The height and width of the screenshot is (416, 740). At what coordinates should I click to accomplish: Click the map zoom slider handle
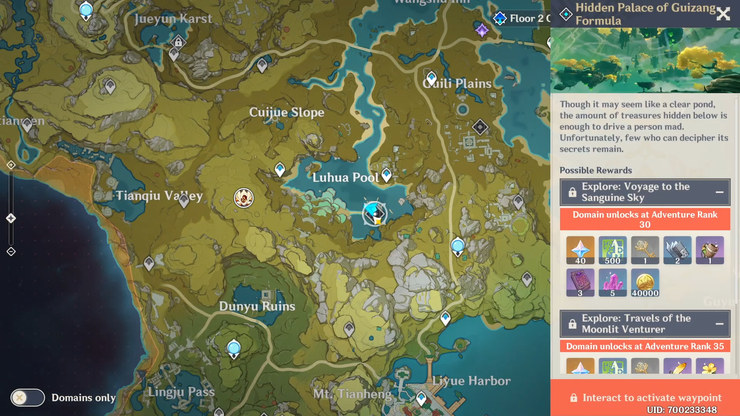coord(11,217)
